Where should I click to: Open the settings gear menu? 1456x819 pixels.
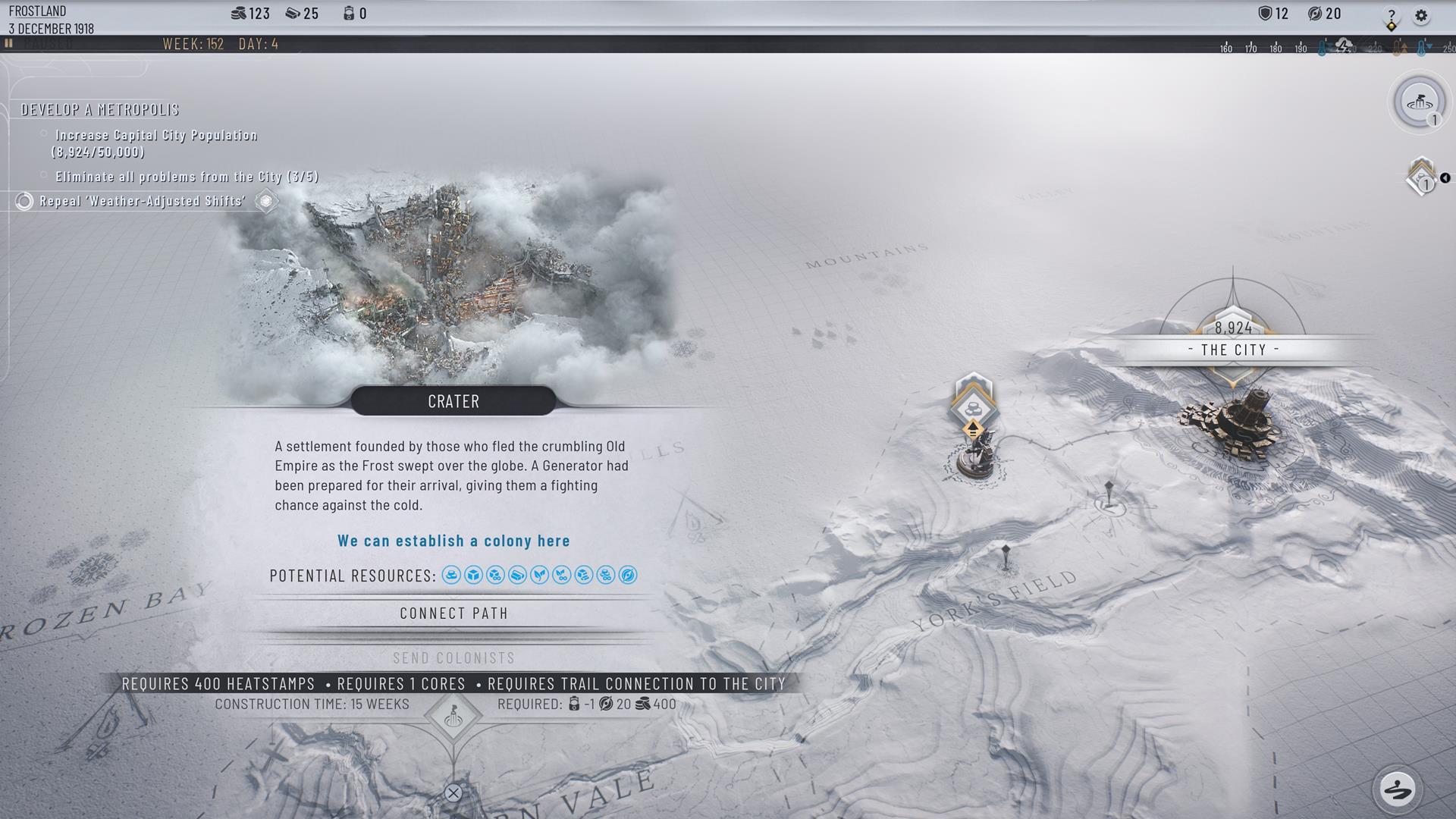click(x=1421, y=15)
